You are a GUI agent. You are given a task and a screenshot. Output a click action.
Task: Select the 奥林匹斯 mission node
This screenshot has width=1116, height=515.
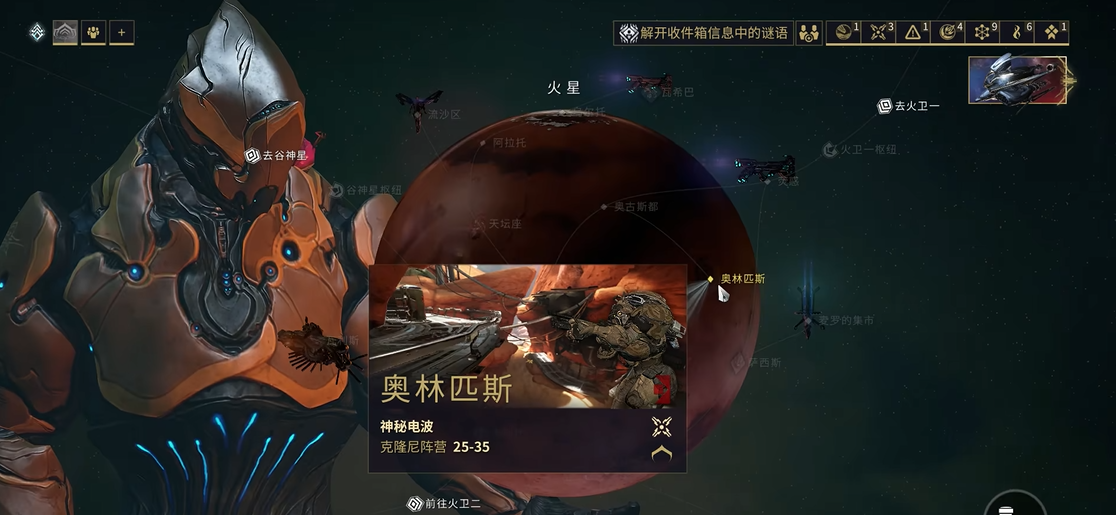click(711, 279)
